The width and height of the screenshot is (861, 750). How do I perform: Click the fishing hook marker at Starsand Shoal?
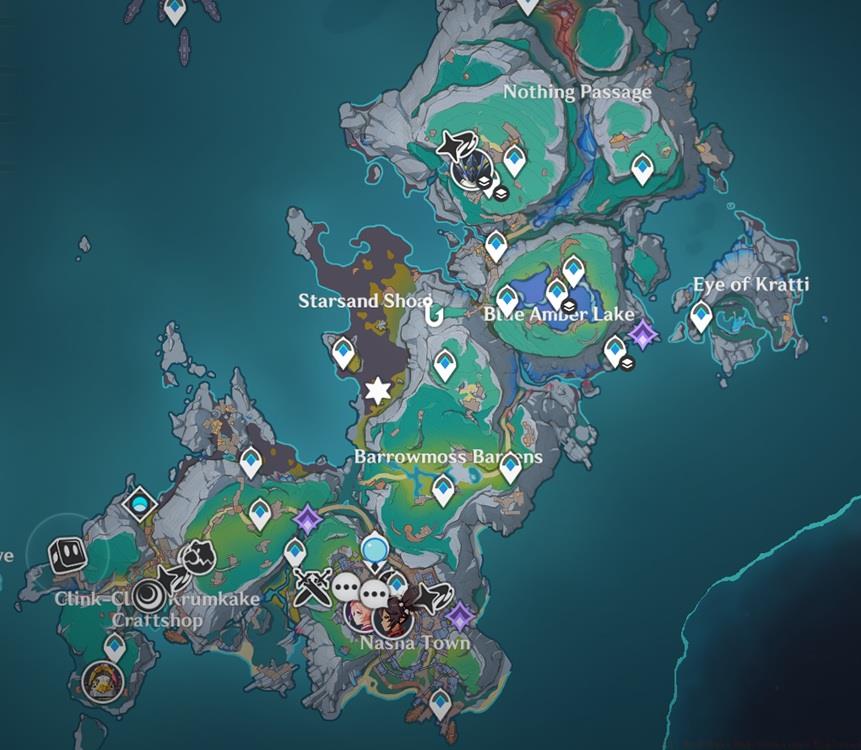point(433,314)
